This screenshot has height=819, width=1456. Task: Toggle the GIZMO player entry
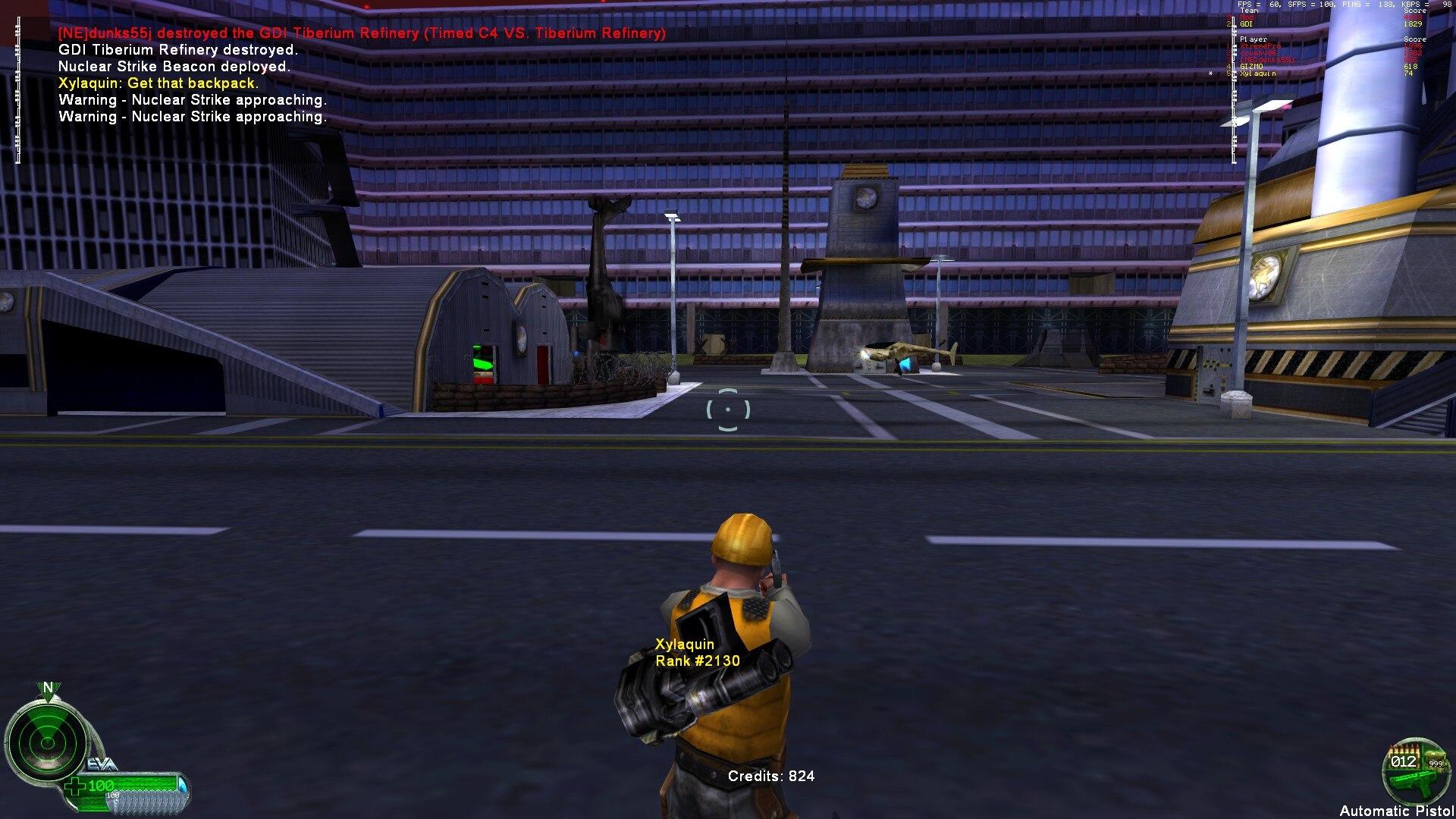1252,66
